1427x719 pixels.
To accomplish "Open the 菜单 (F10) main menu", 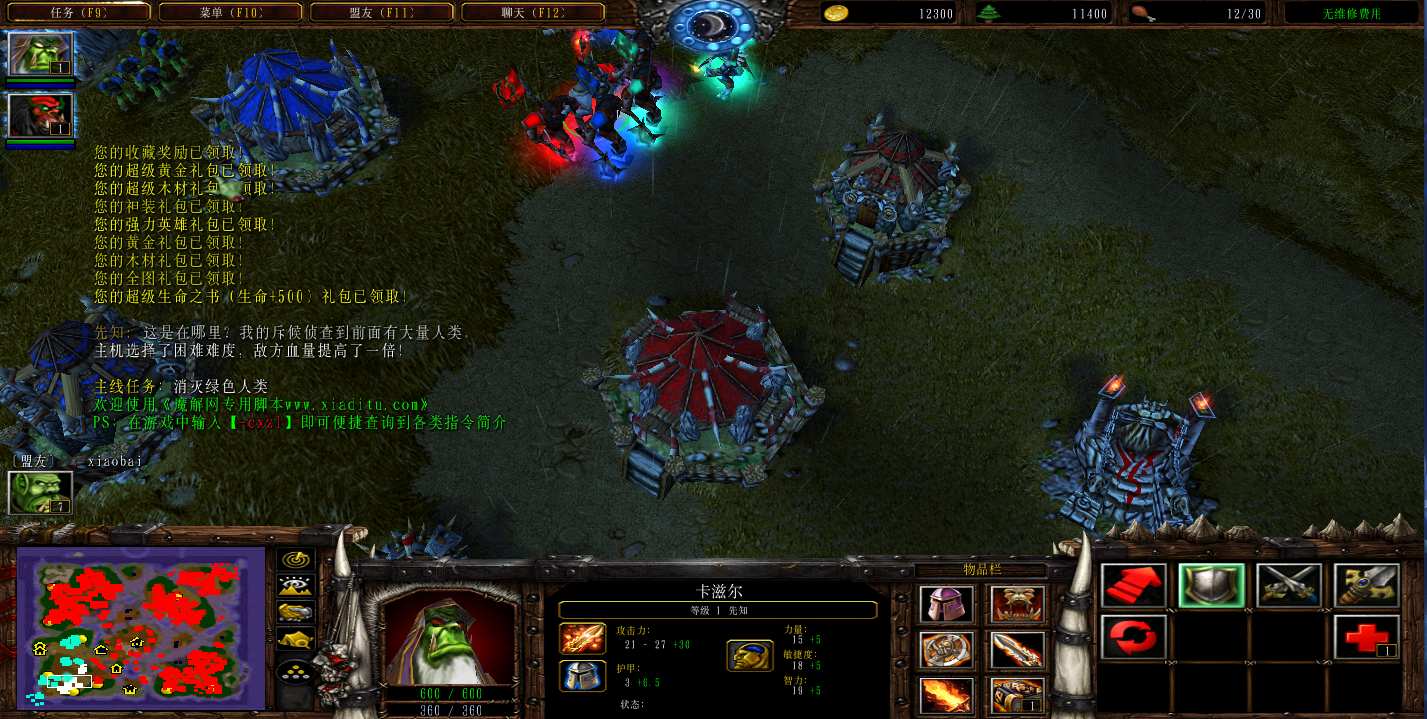I will (229, 13).
